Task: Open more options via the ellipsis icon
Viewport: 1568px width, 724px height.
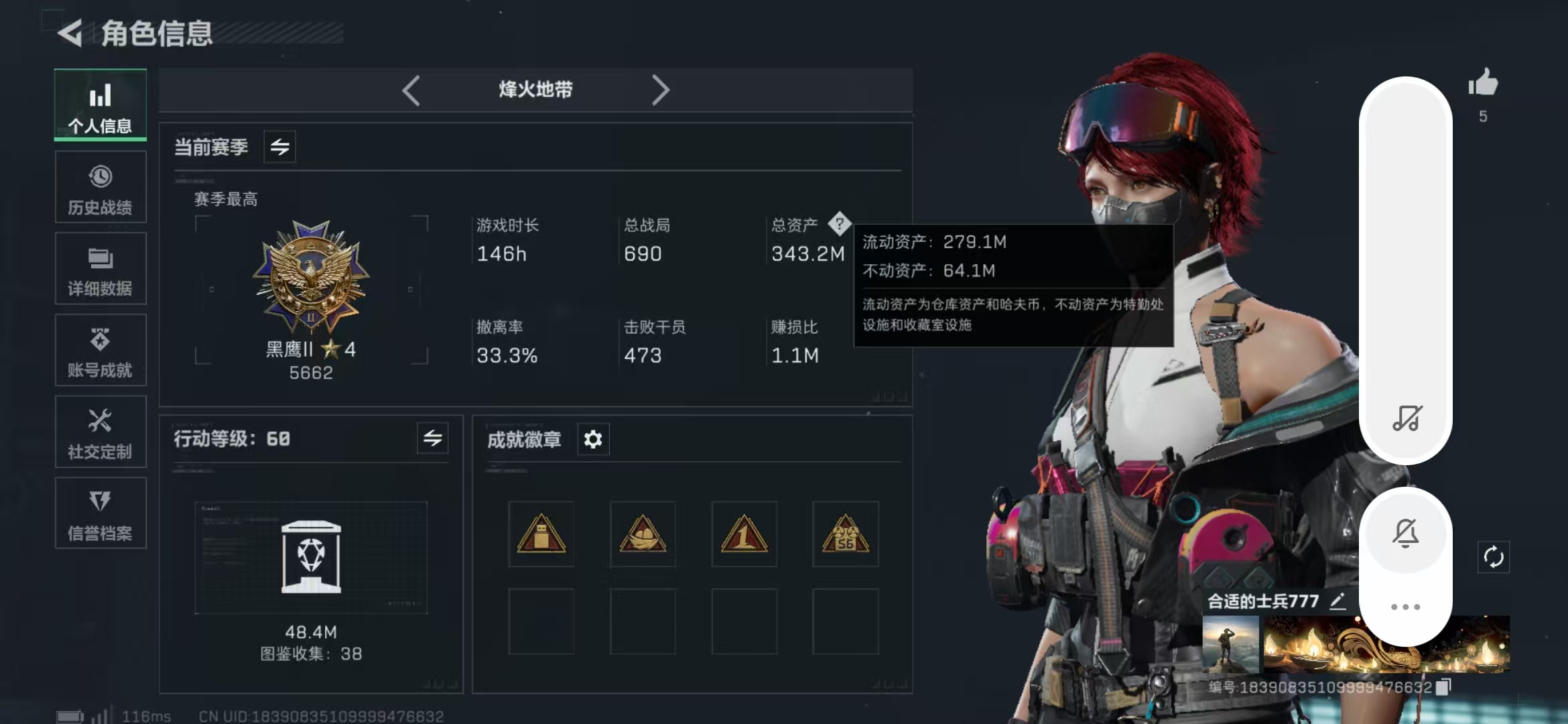Action: pos(1405,605)
